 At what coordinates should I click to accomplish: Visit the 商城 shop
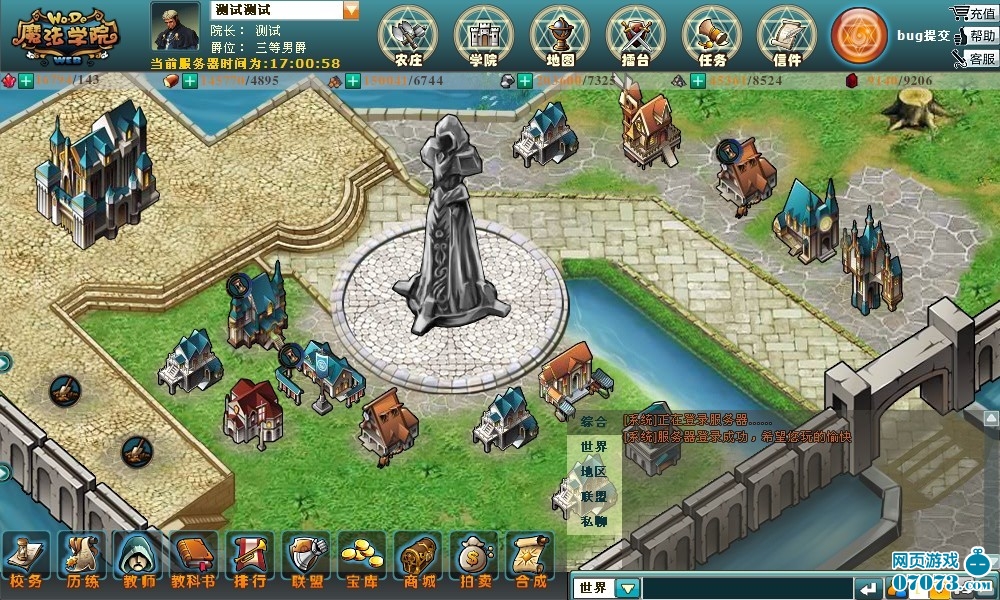417,559
